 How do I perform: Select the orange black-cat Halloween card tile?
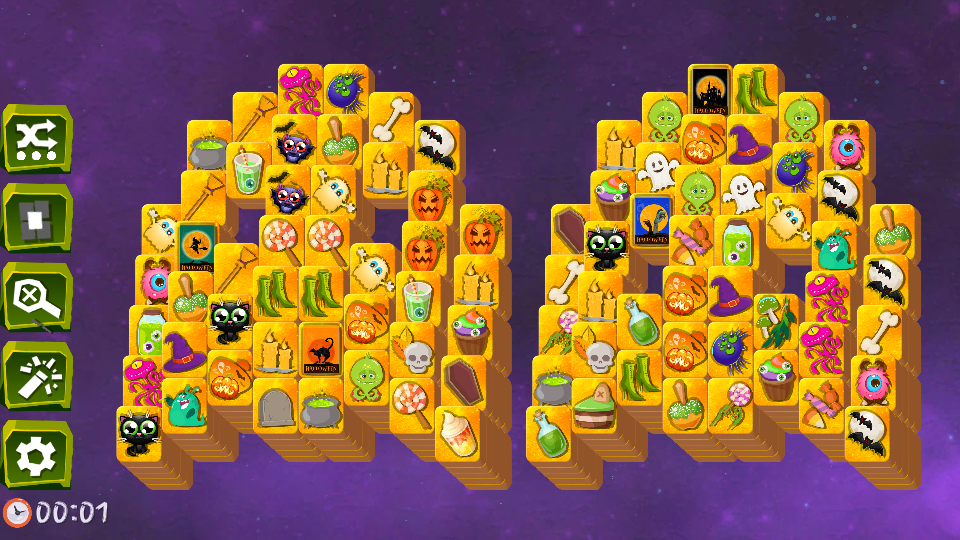[x=320, y=349]
